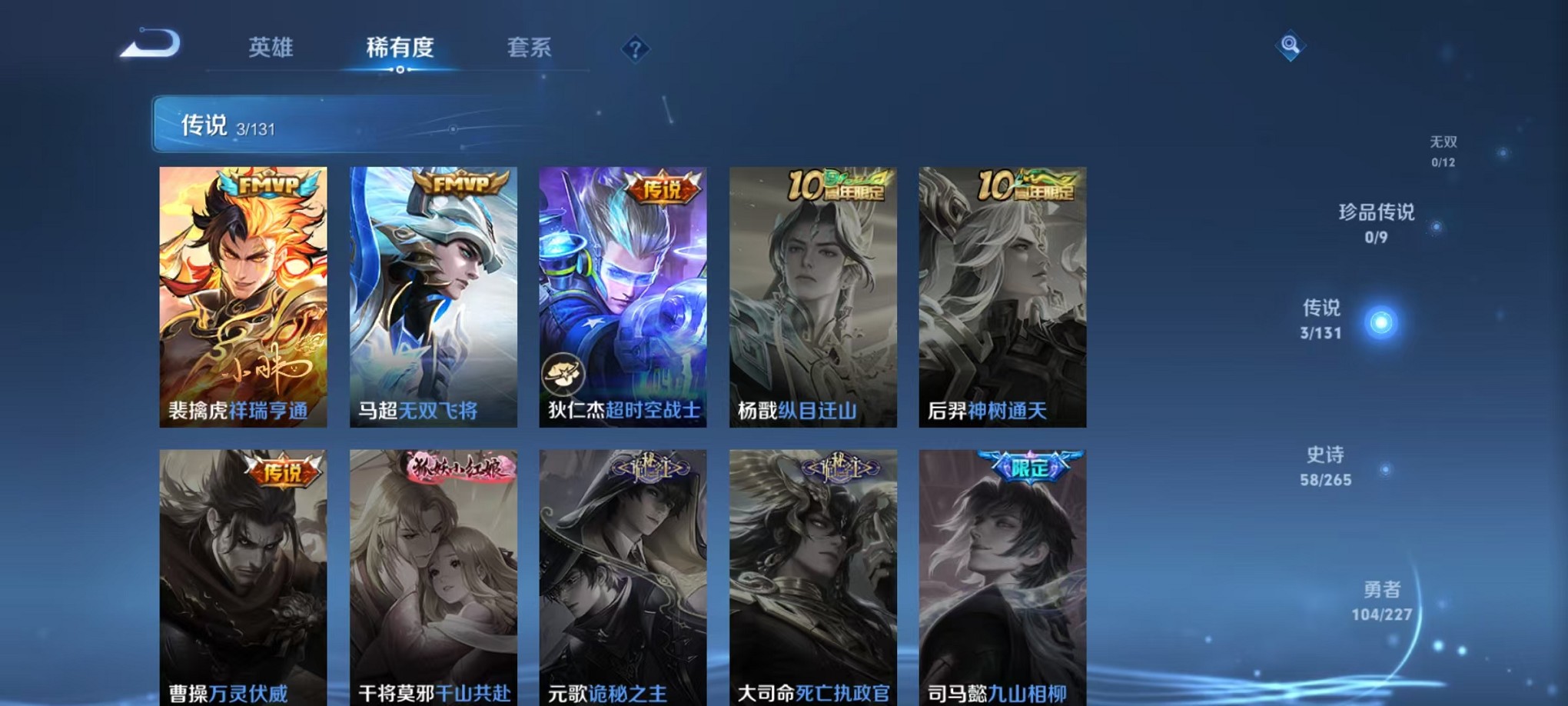Switch to the 英雄 tab
This screenshot has width=1568, height=706.
[270, 48]
